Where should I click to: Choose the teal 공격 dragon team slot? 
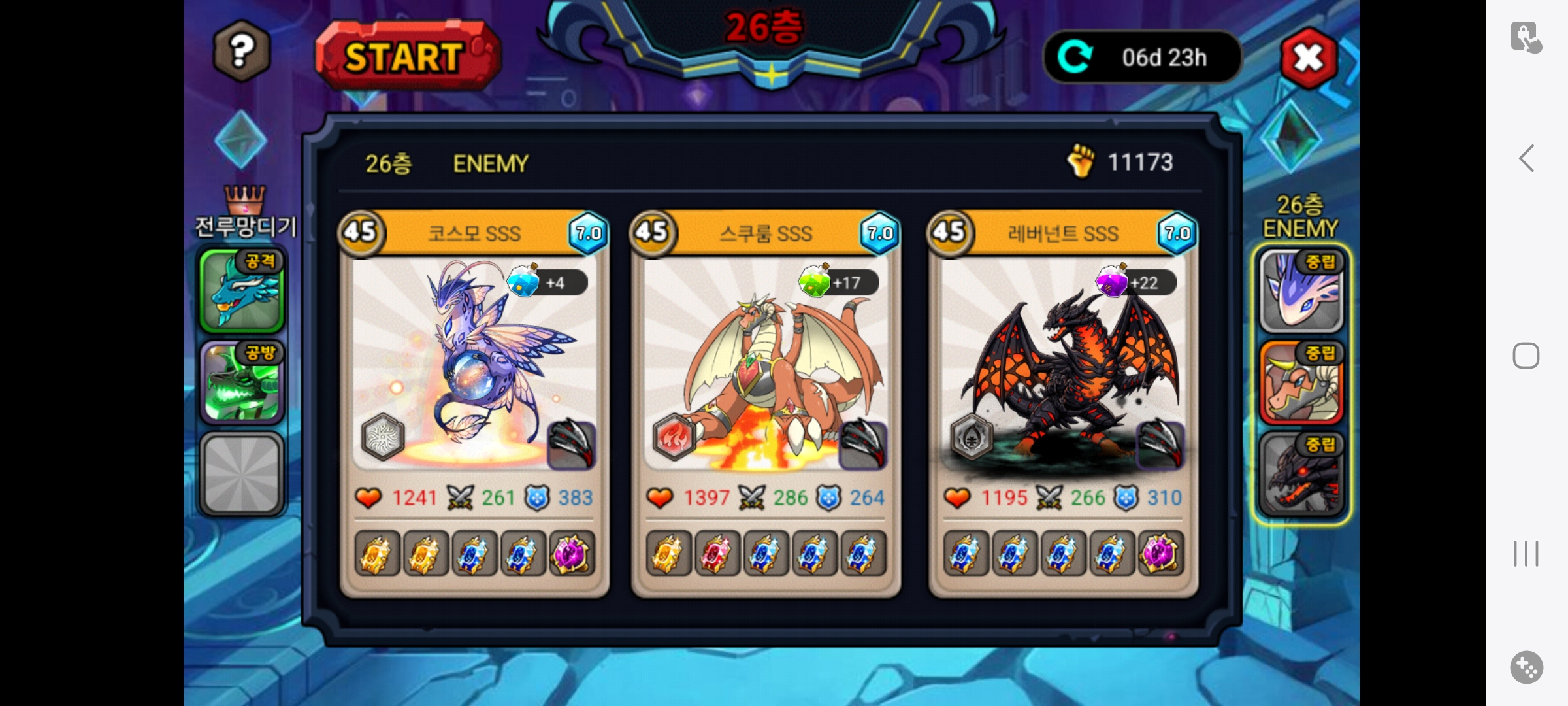(242, 290)
